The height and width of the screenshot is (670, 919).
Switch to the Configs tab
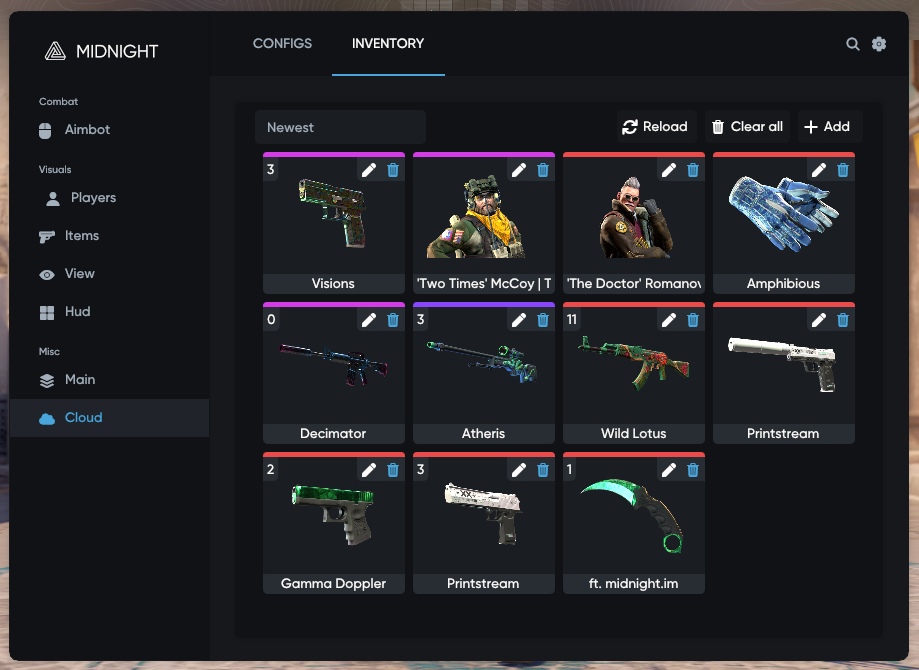pos(282,43)
